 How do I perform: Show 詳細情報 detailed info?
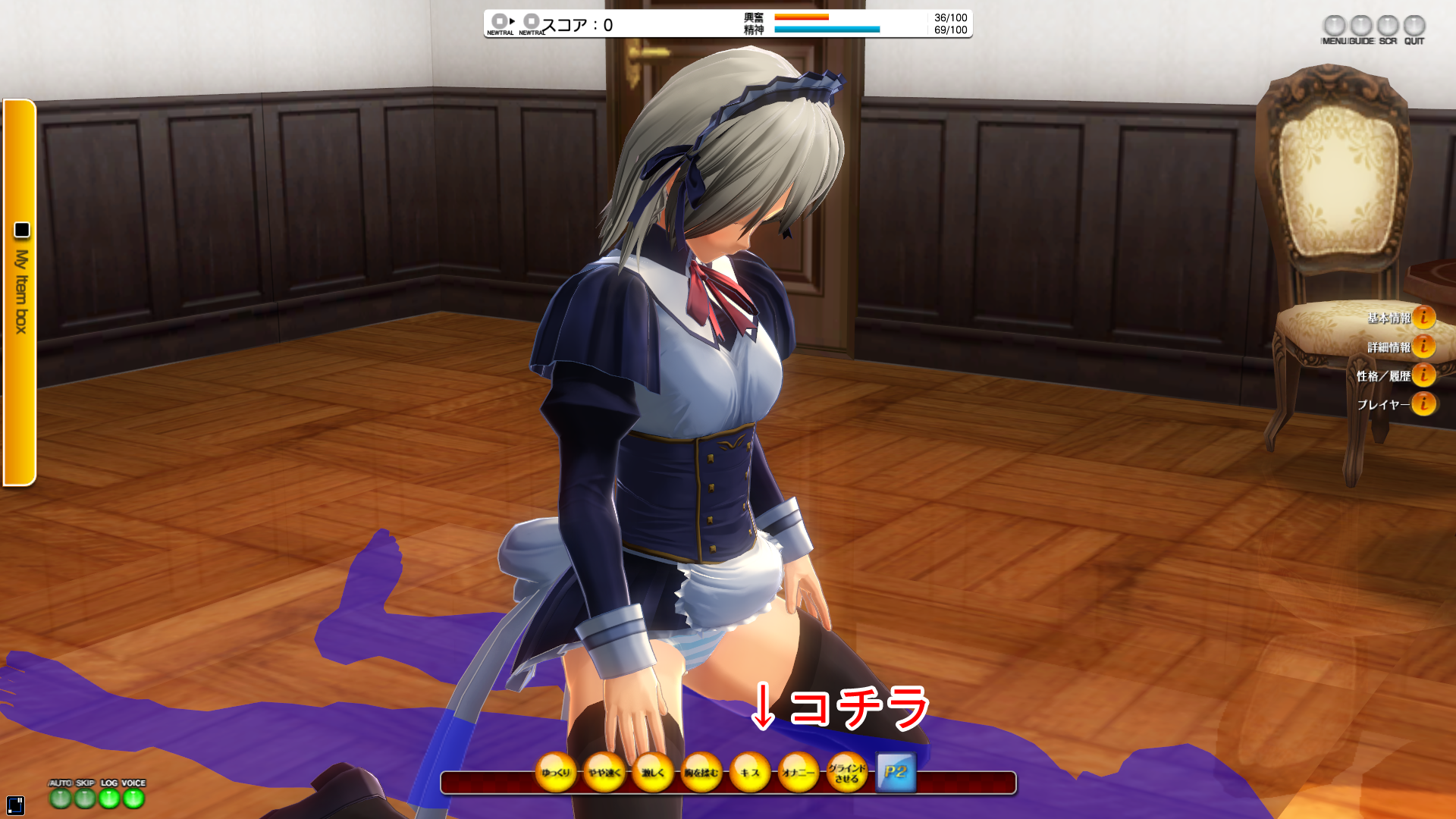pos(1423,347)
